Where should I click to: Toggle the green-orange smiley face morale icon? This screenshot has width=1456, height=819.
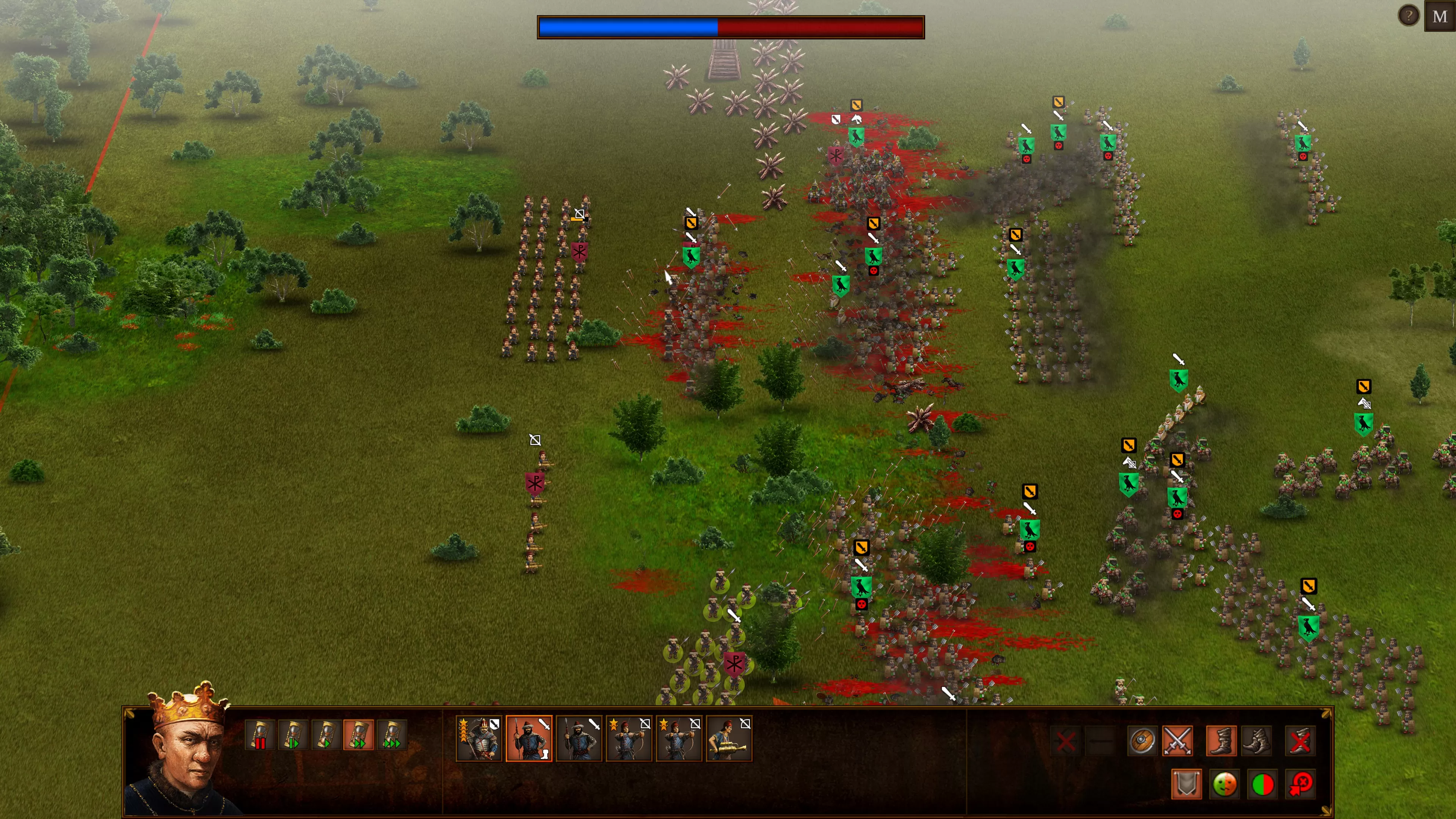click(1224, 784)
